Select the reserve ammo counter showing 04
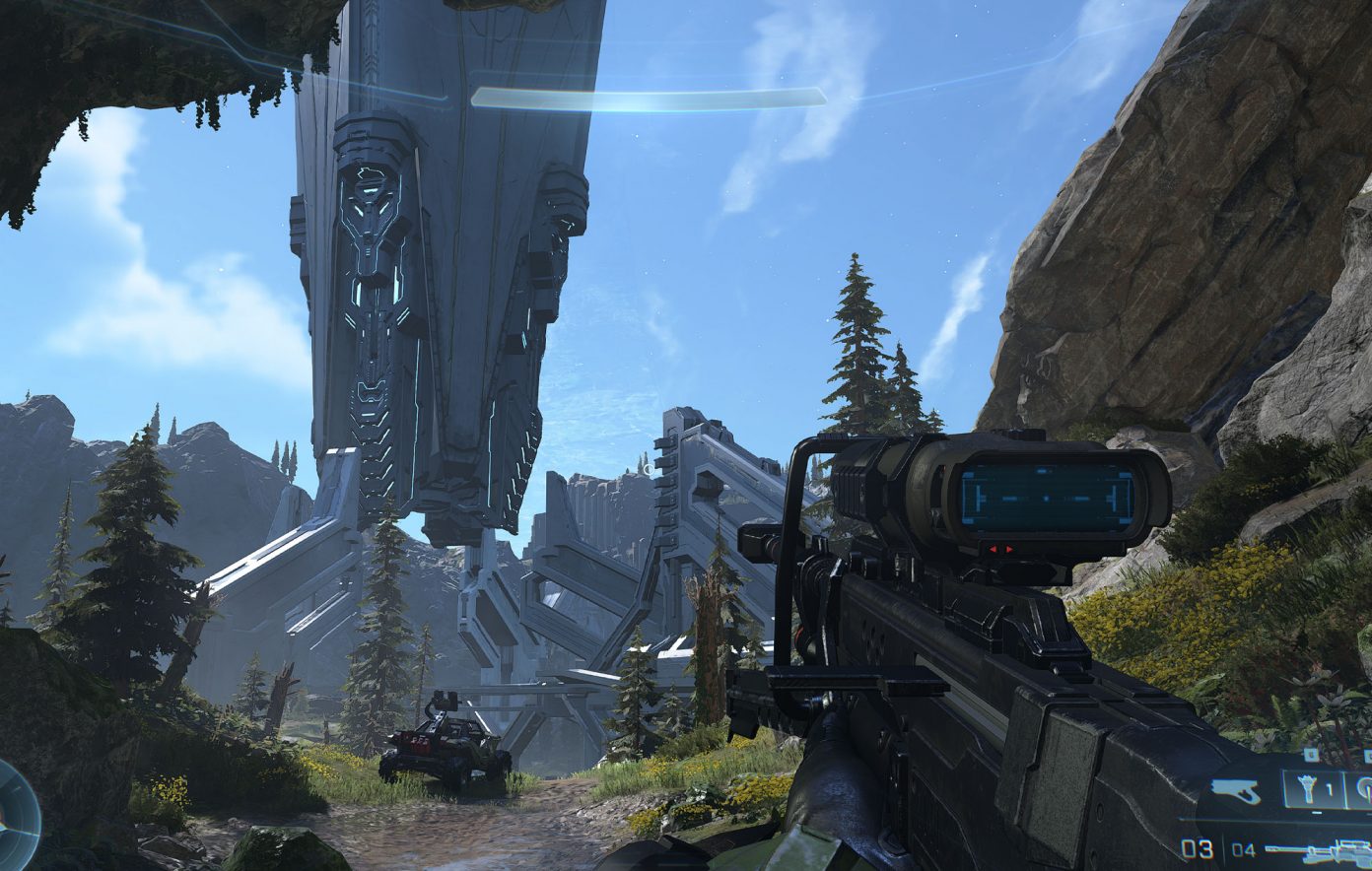 click(x=1244, y=849)
